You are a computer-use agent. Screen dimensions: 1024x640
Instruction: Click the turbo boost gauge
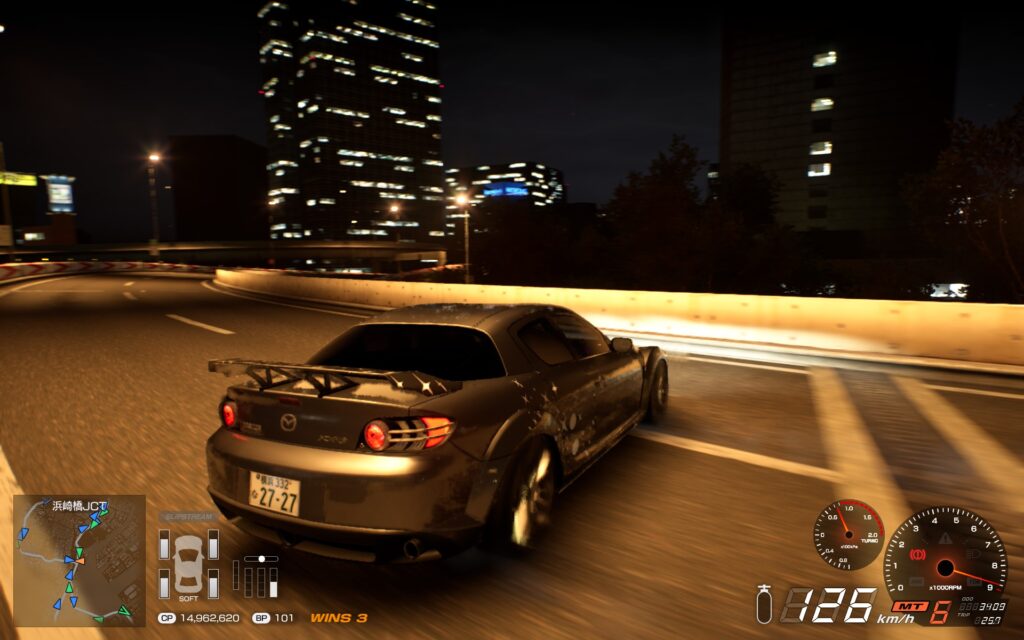tap(848, 534)
